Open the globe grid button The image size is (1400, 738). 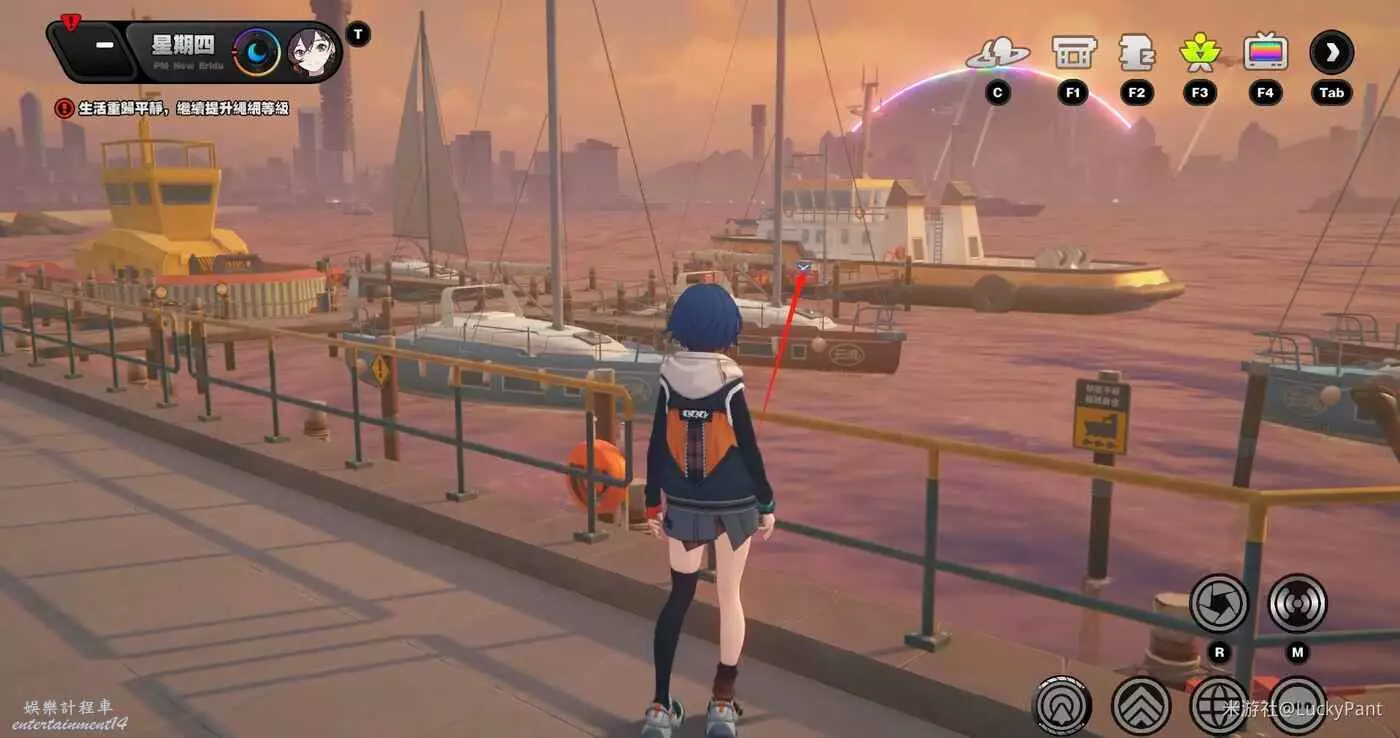tap(1219, 705)
